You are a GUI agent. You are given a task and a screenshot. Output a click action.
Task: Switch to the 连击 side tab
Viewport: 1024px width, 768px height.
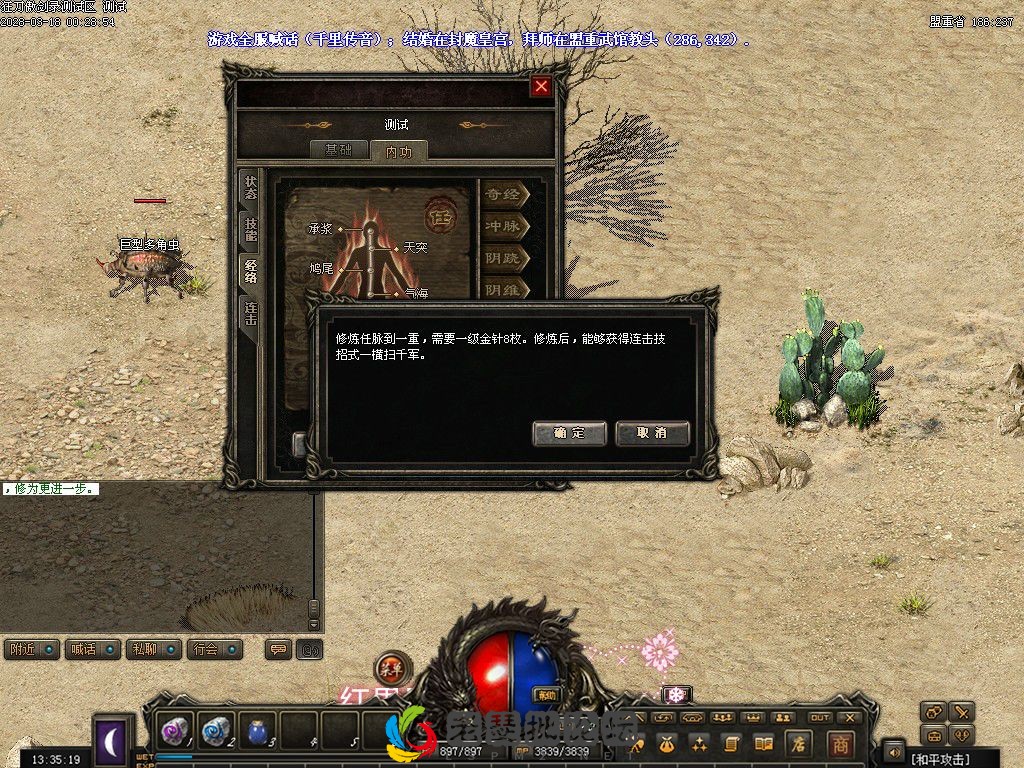coord(250,314)
